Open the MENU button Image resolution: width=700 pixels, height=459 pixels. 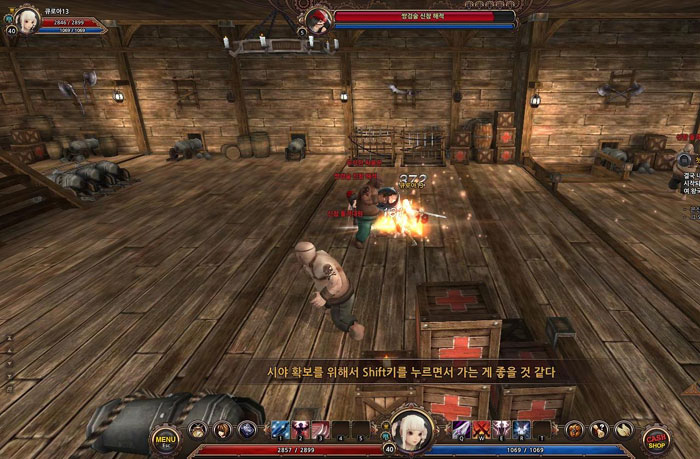click(x=165, y=437)
